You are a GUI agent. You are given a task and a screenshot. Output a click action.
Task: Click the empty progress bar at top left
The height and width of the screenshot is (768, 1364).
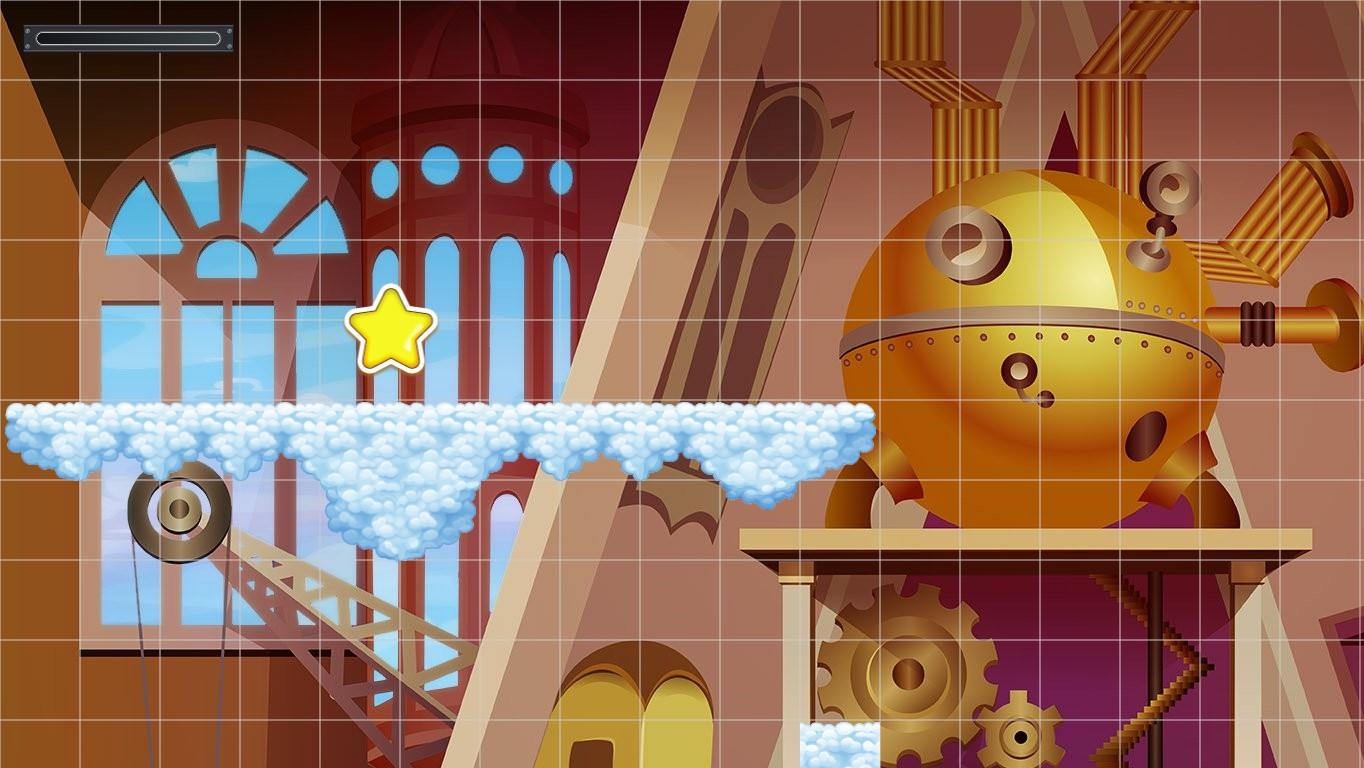(127, 38)
